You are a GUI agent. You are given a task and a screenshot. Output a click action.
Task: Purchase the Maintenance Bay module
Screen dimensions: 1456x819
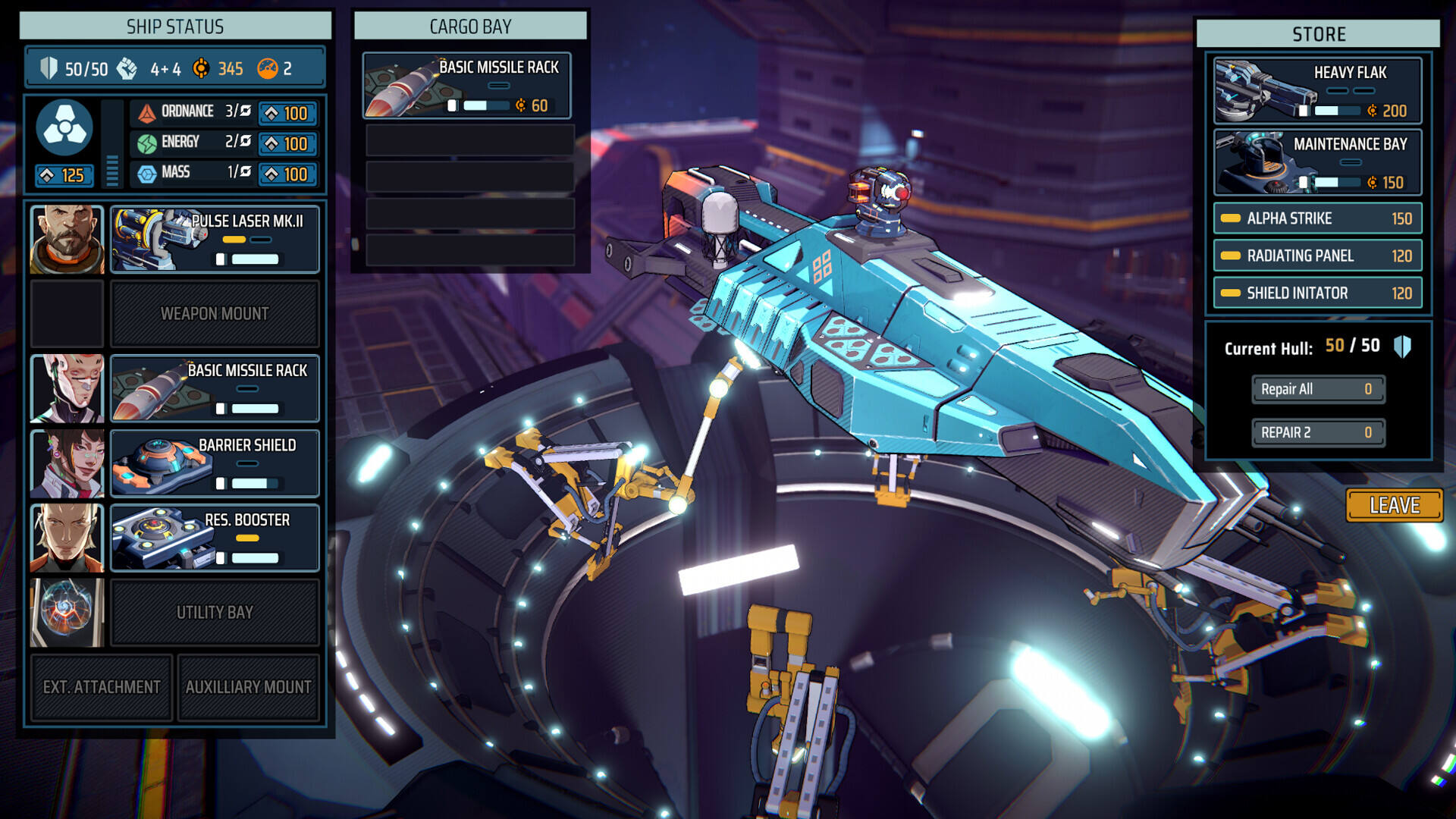(x=1317, y=162)
